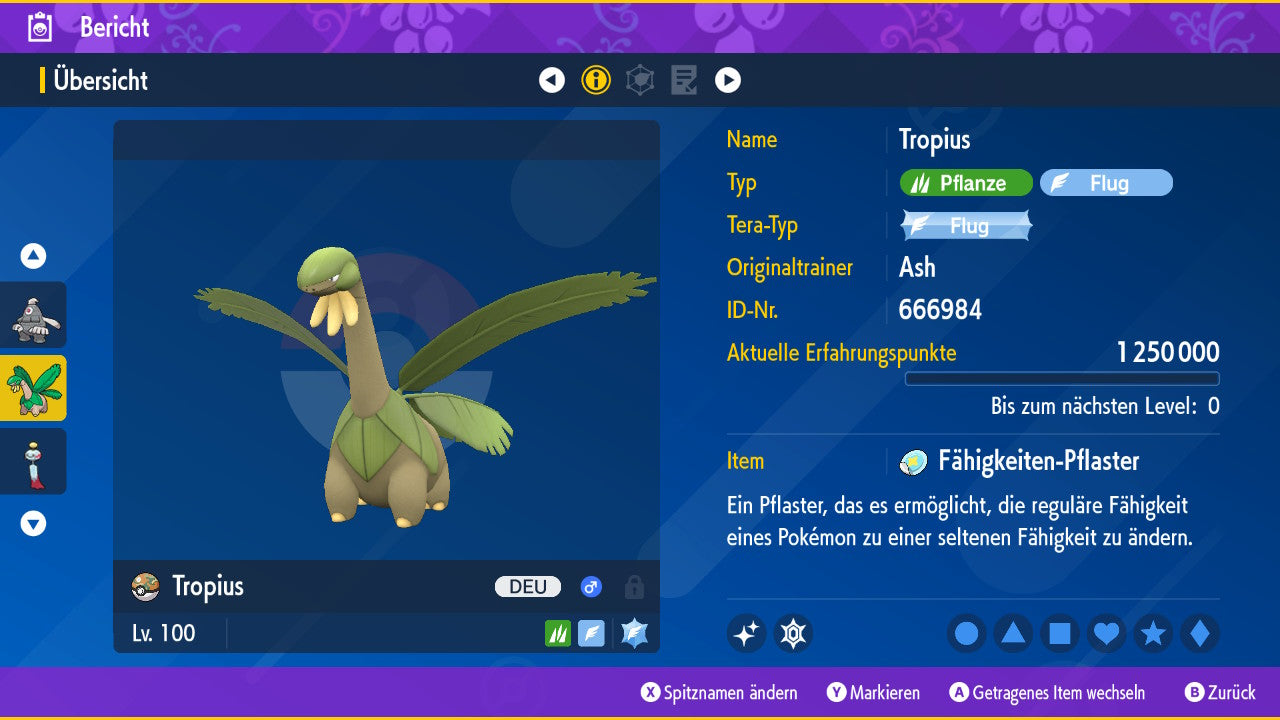
Task: Toggle the star marking
Action: point(1153,634)
